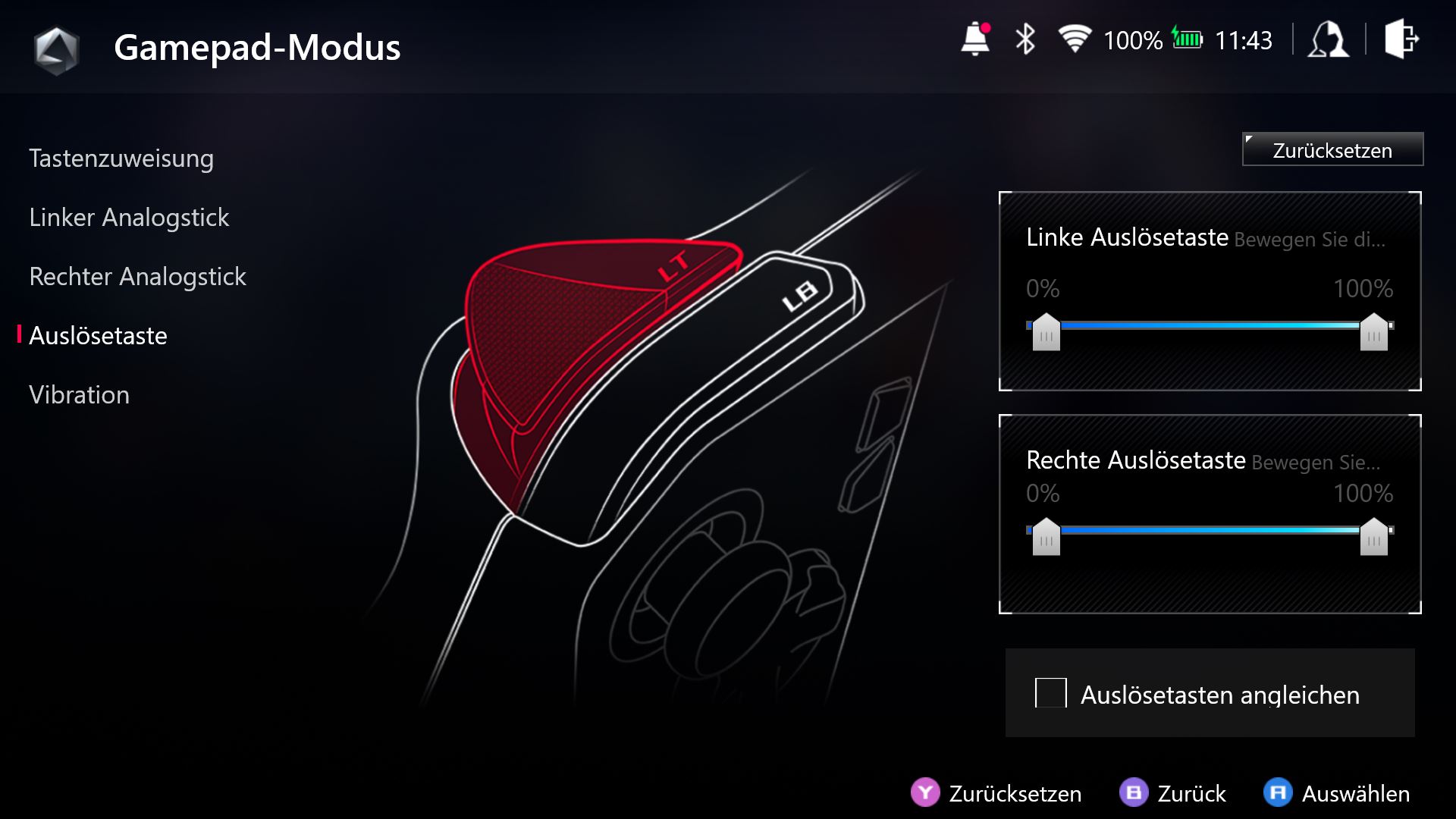Open the notification bell with red badge
The image size is (1456, 819).
click(x=974, y=39)
